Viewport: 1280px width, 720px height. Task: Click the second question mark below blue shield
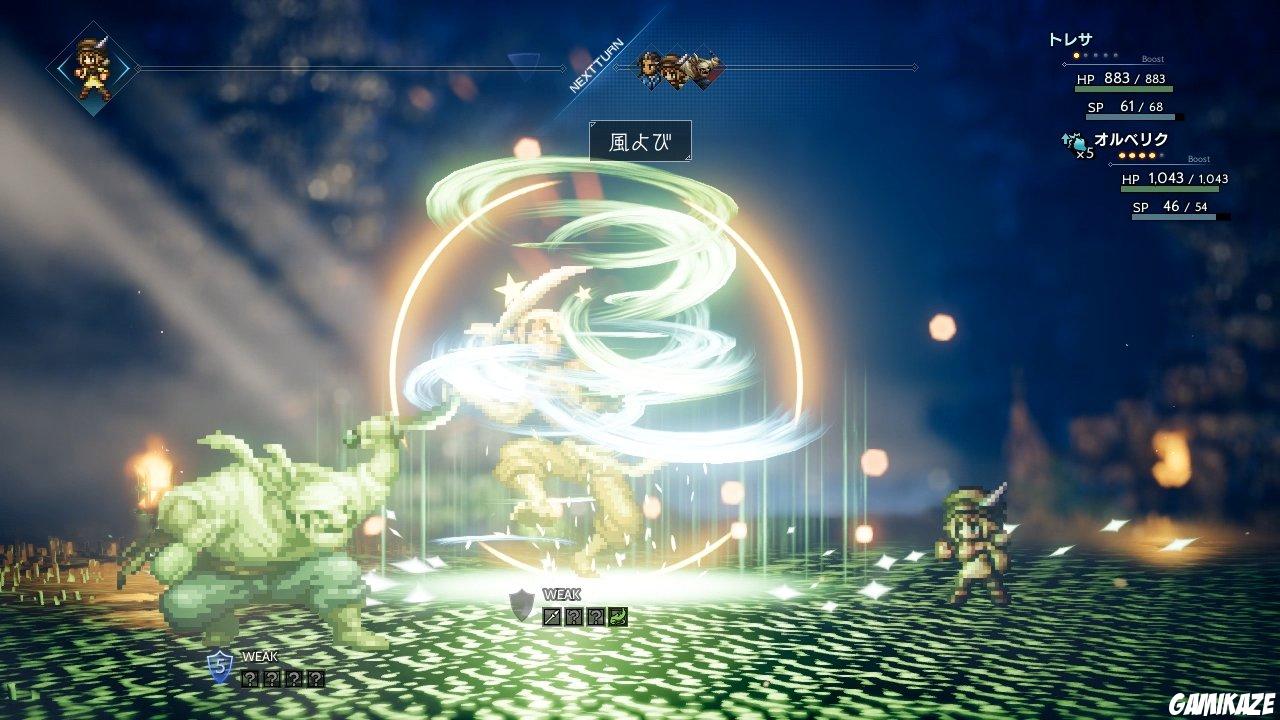(272, 678)
